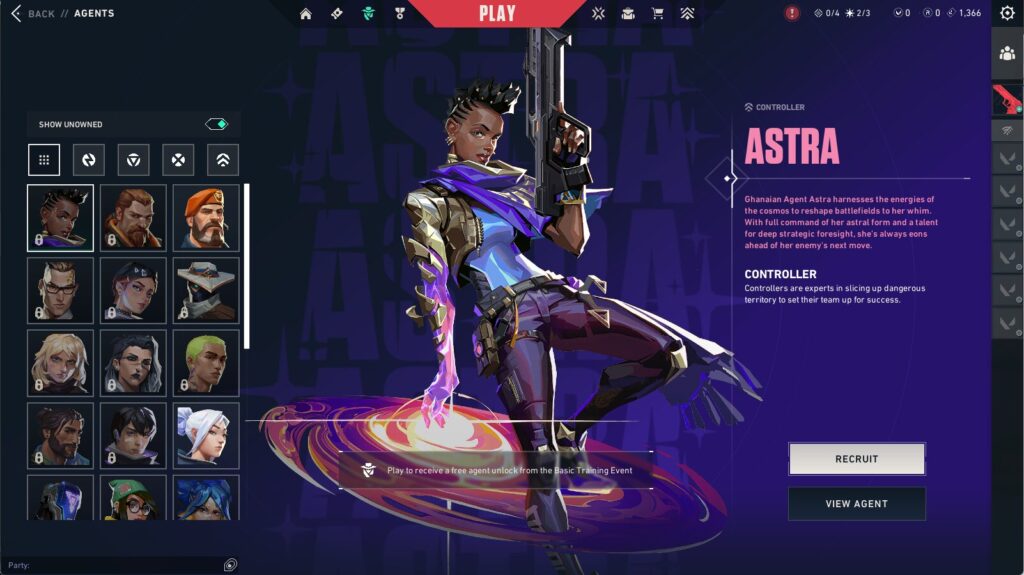The image size is (1024, 575).
Task: Select the Astra agent portrait
Action: point(60,217)
